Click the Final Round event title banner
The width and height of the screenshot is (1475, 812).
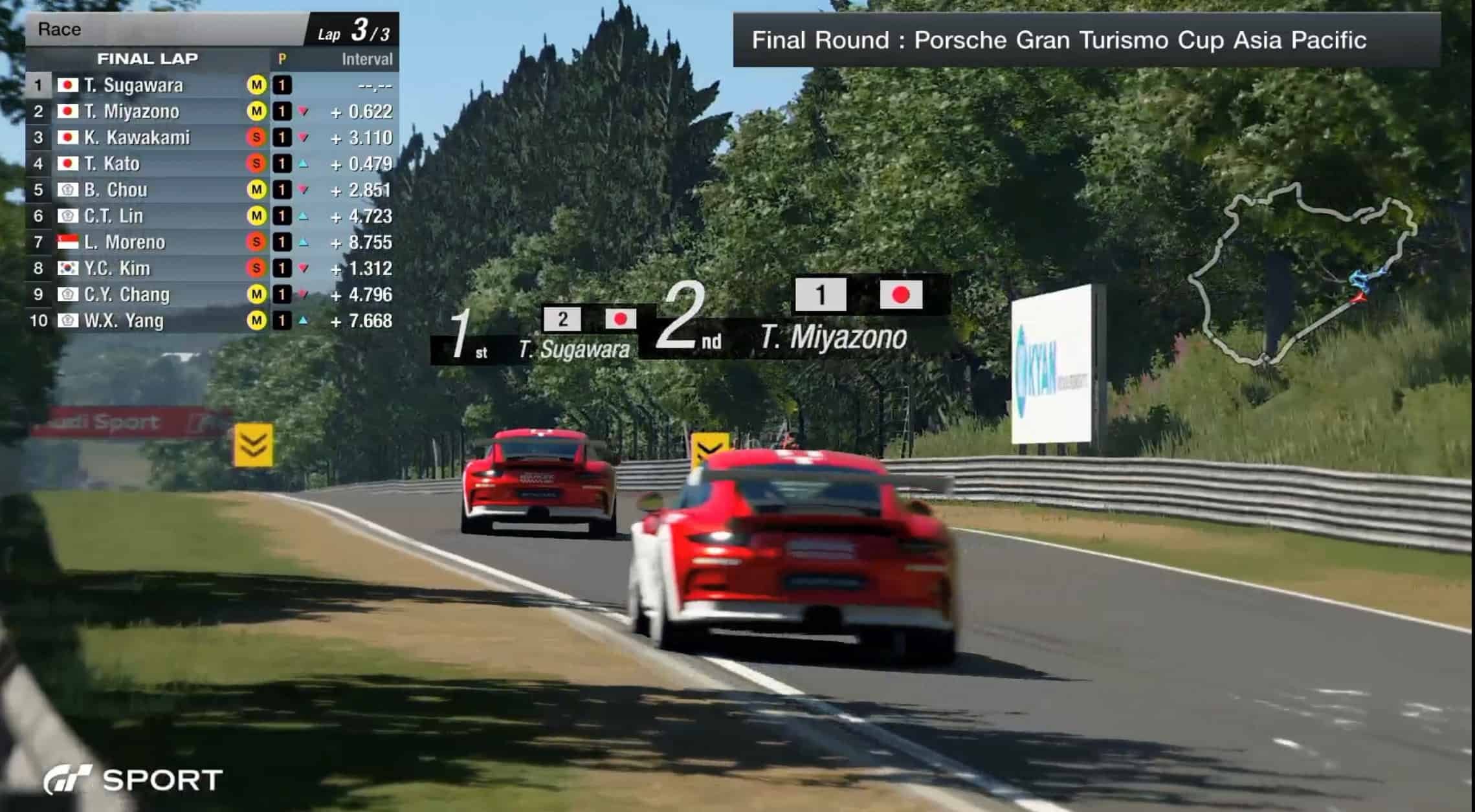tap(1058, 40)
